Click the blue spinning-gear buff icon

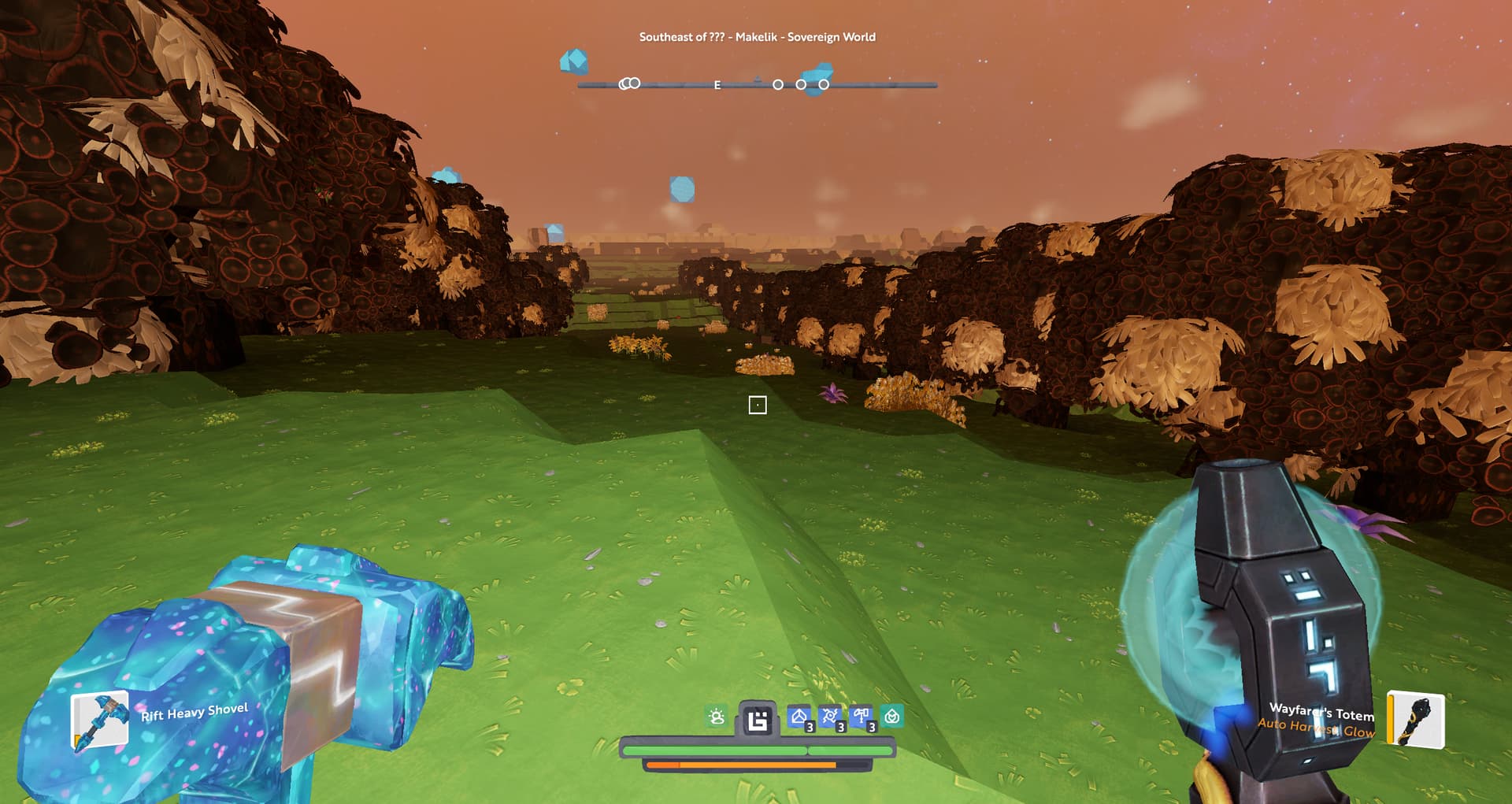coord(830,717)
